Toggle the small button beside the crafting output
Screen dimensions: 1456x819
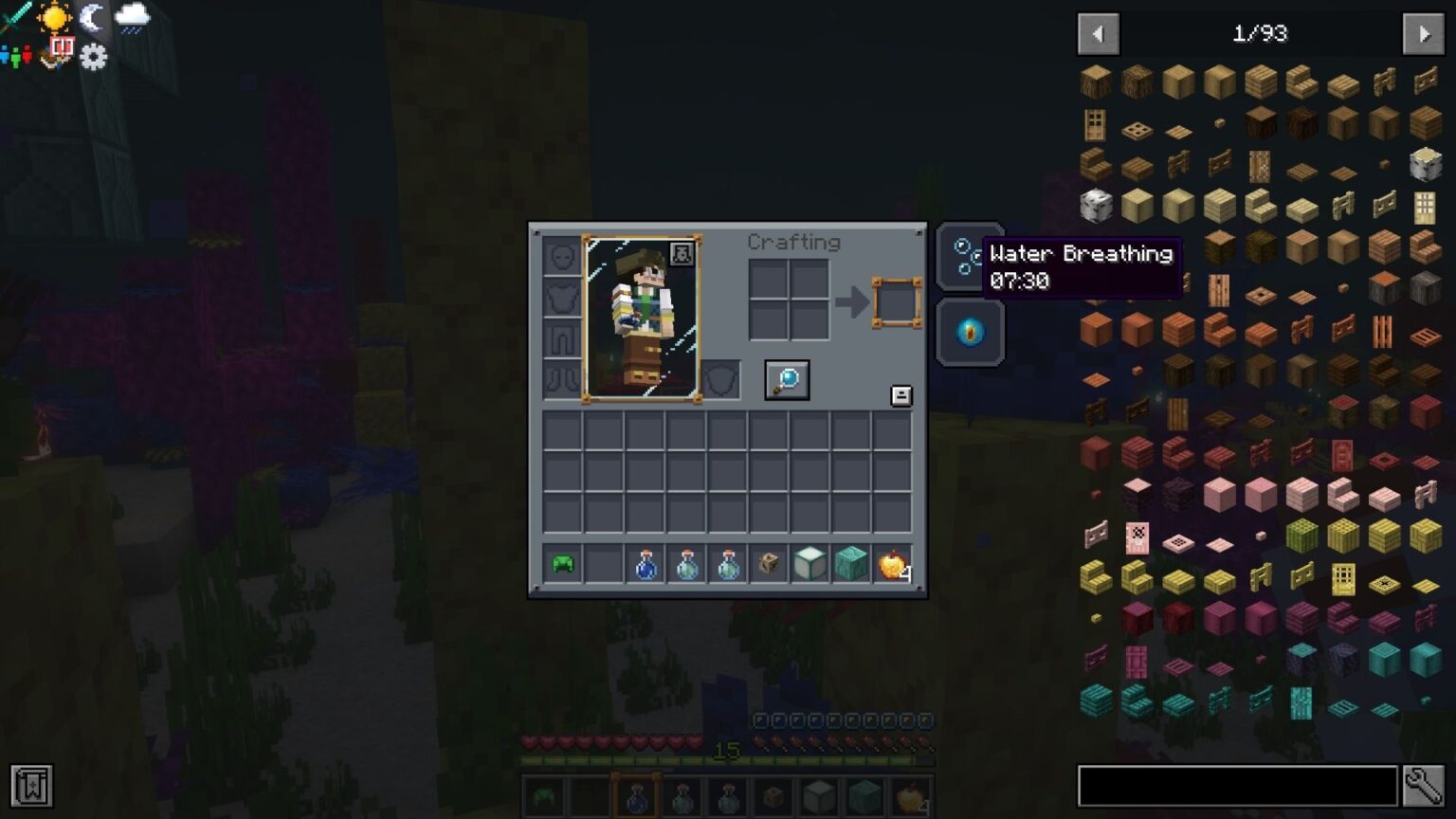(x=901, y=393)
